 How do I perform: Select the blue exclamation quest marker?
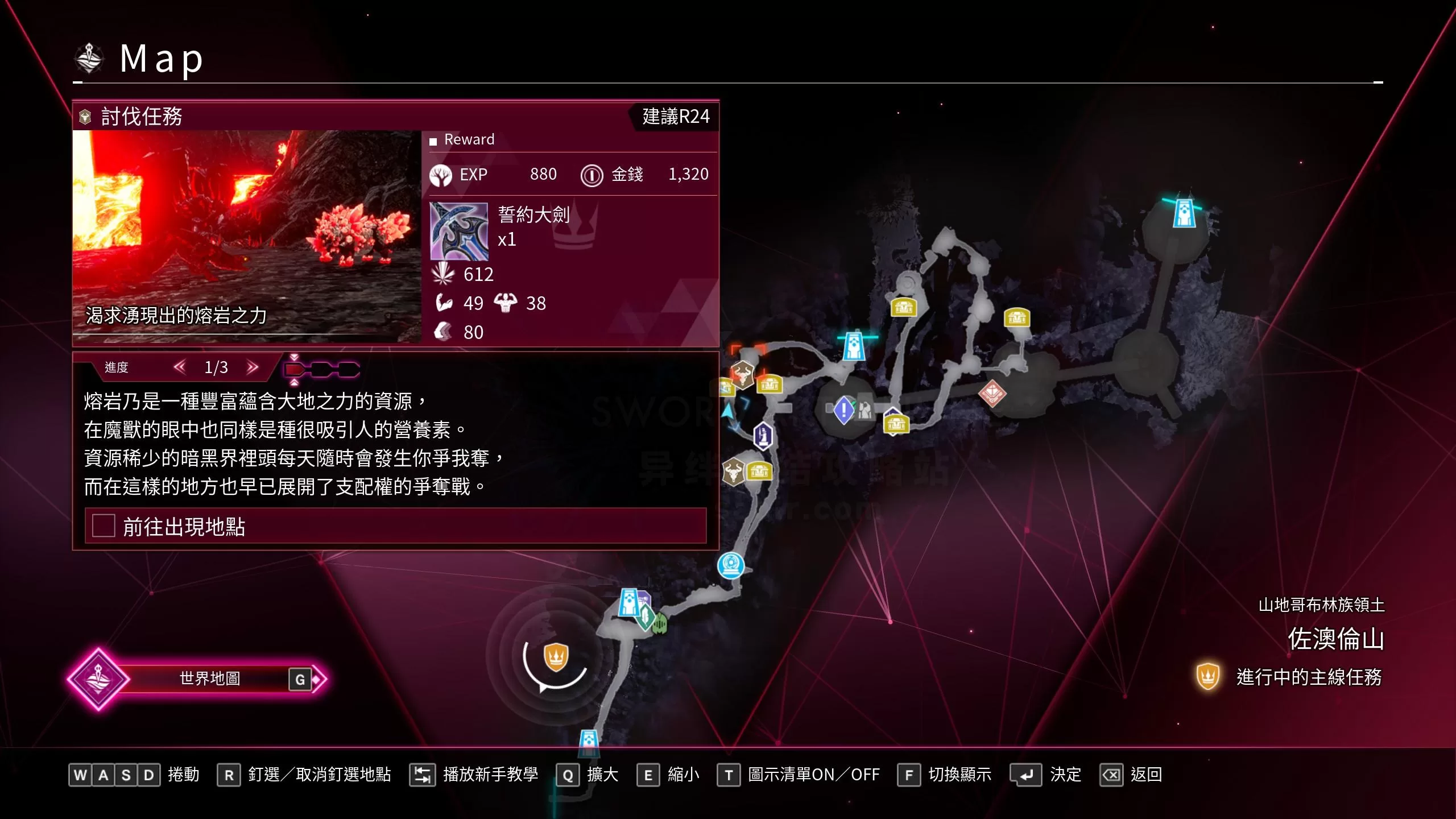[x=843, y=409]
